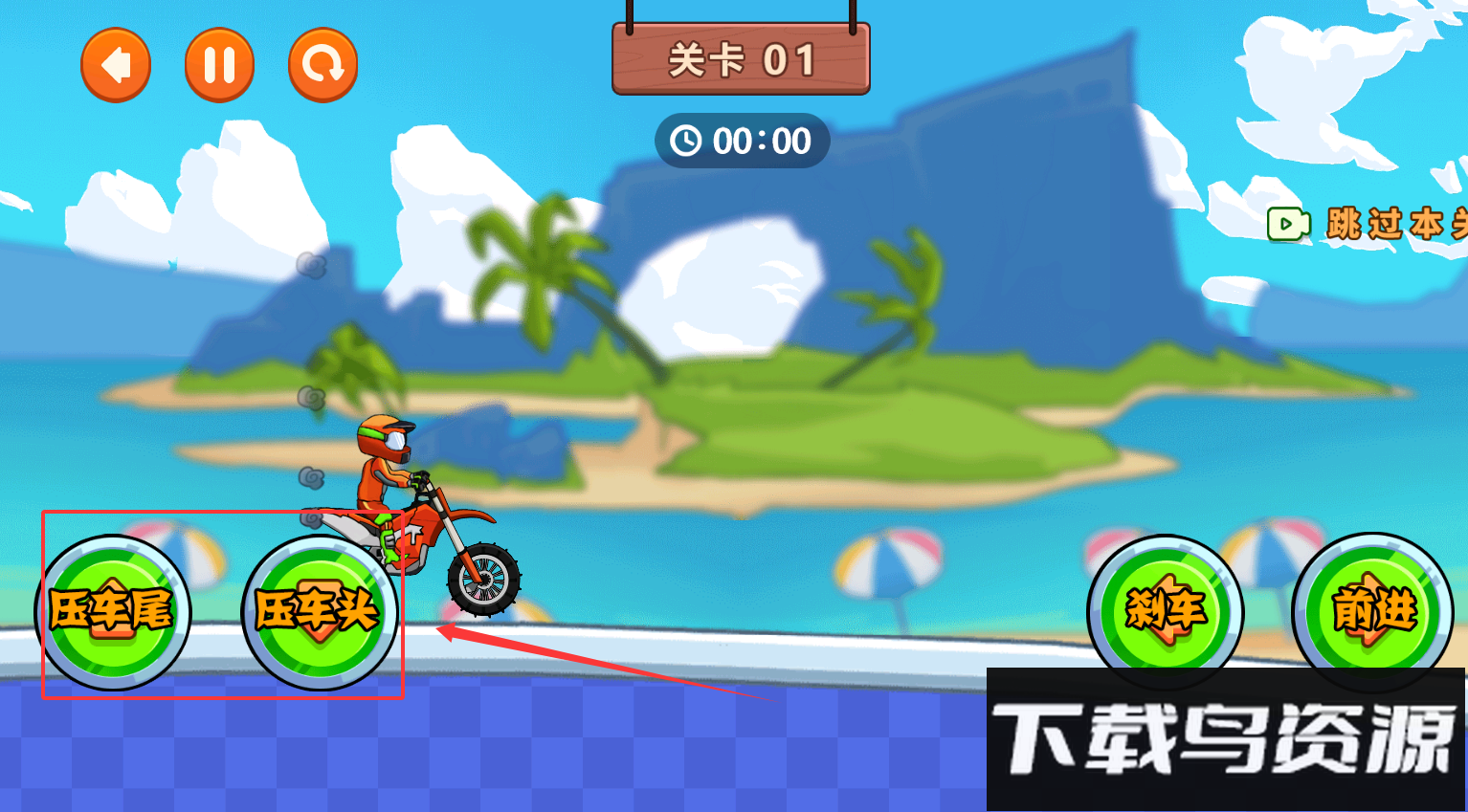The height and width of the screenshot is (812, 1468).
Task: Go back with the orange arrow button
Action: [116, 65]
